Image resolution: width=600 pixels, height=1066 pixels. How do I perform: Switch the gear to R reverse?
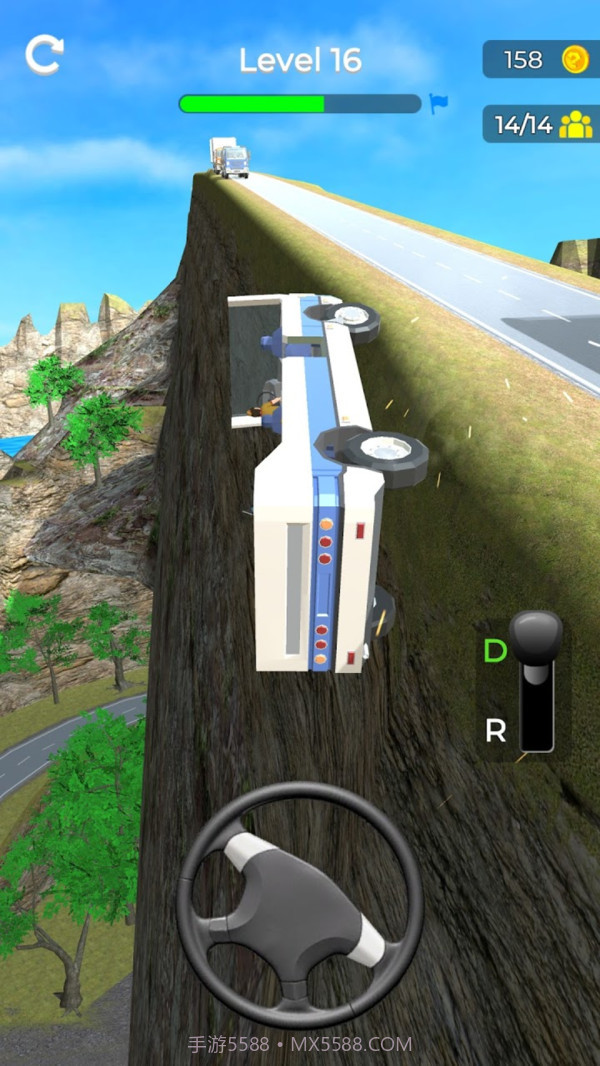495,731
